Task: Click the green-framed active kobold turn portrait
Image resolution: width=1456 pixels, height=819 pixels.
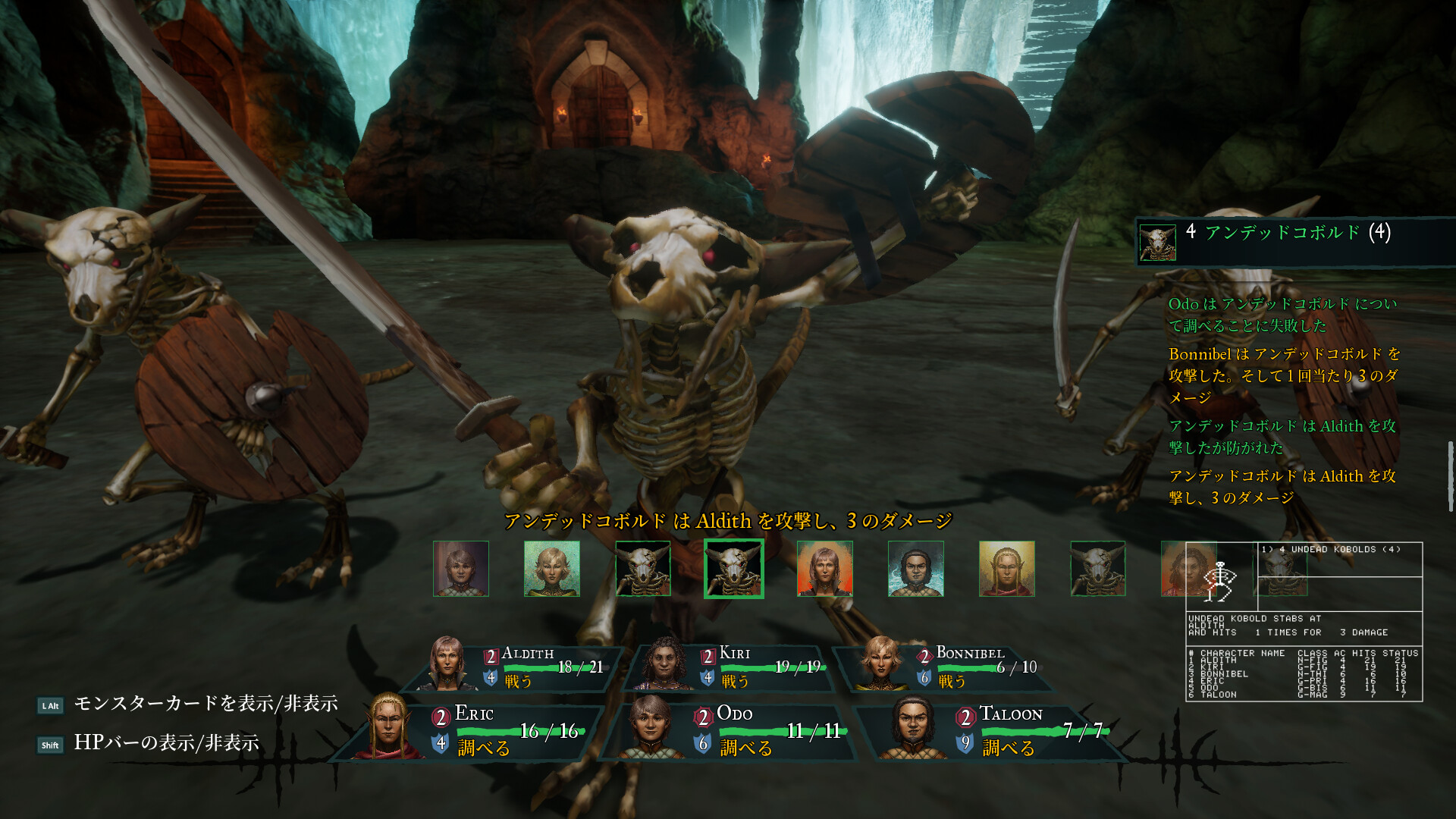Action: 733,569
